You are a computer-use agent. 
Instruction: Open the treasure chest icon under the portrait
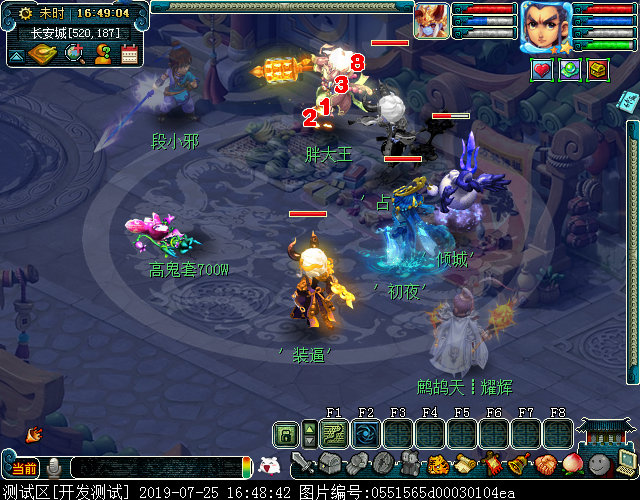click(598, 70)
